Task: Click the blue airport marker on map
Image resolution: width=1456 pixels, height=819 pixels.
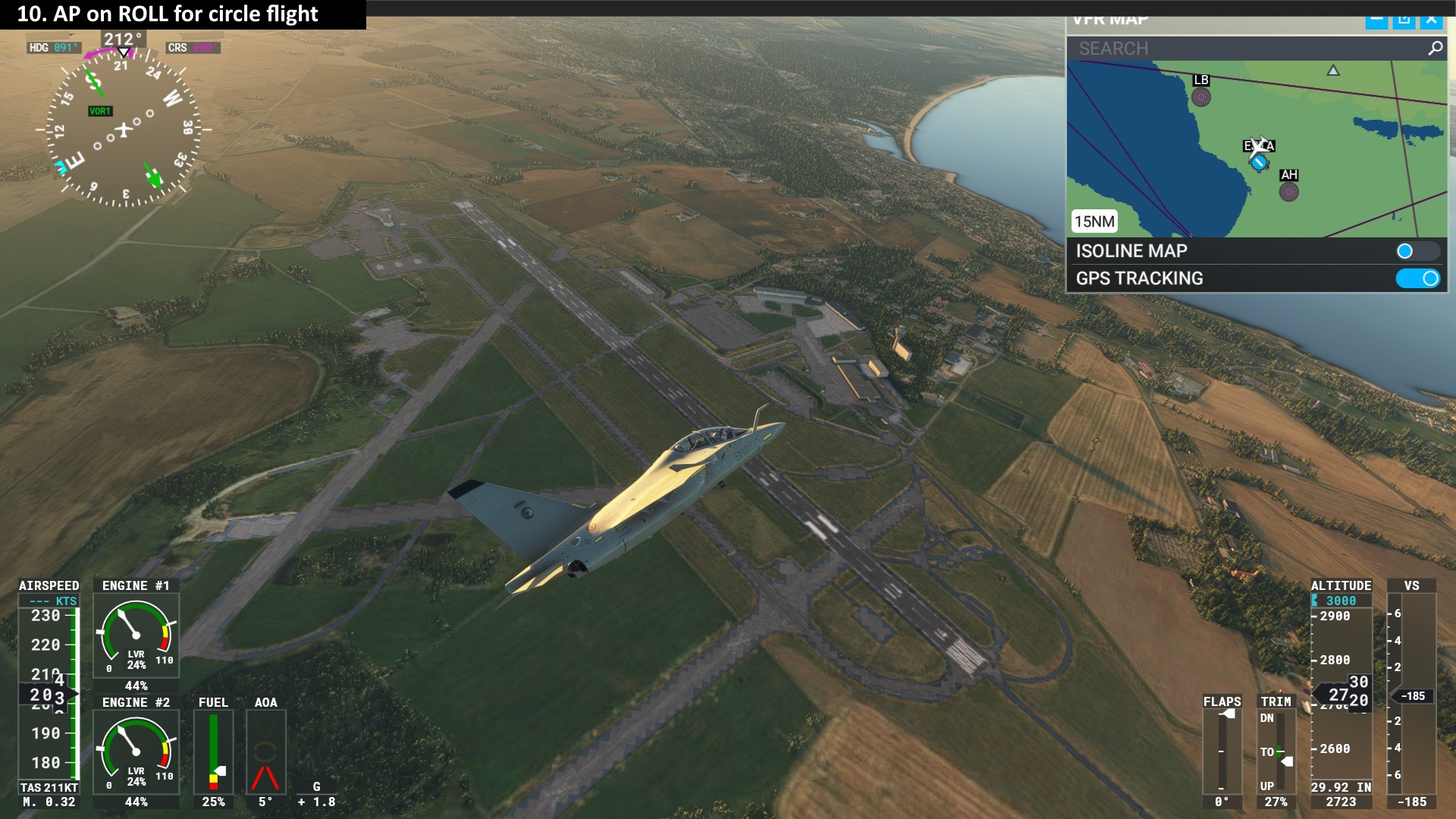Action: click(1260, 162)
